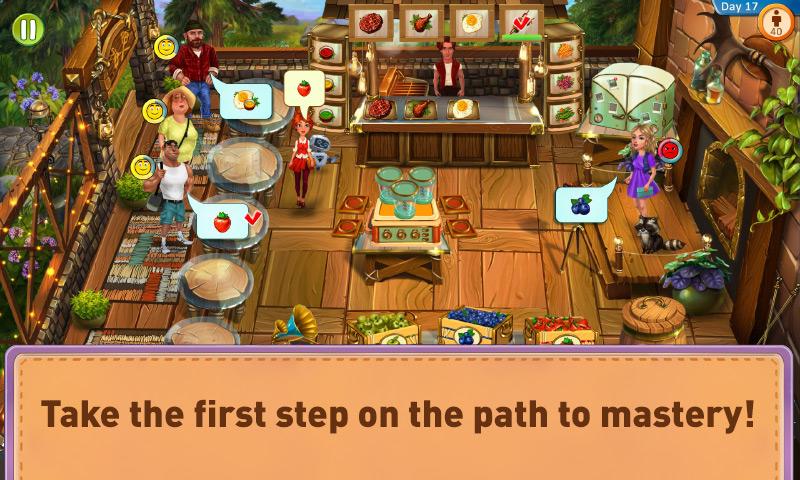Select the green apple crate
The height and width of the screenshot is (480, 800).
[x=383, y=326]
